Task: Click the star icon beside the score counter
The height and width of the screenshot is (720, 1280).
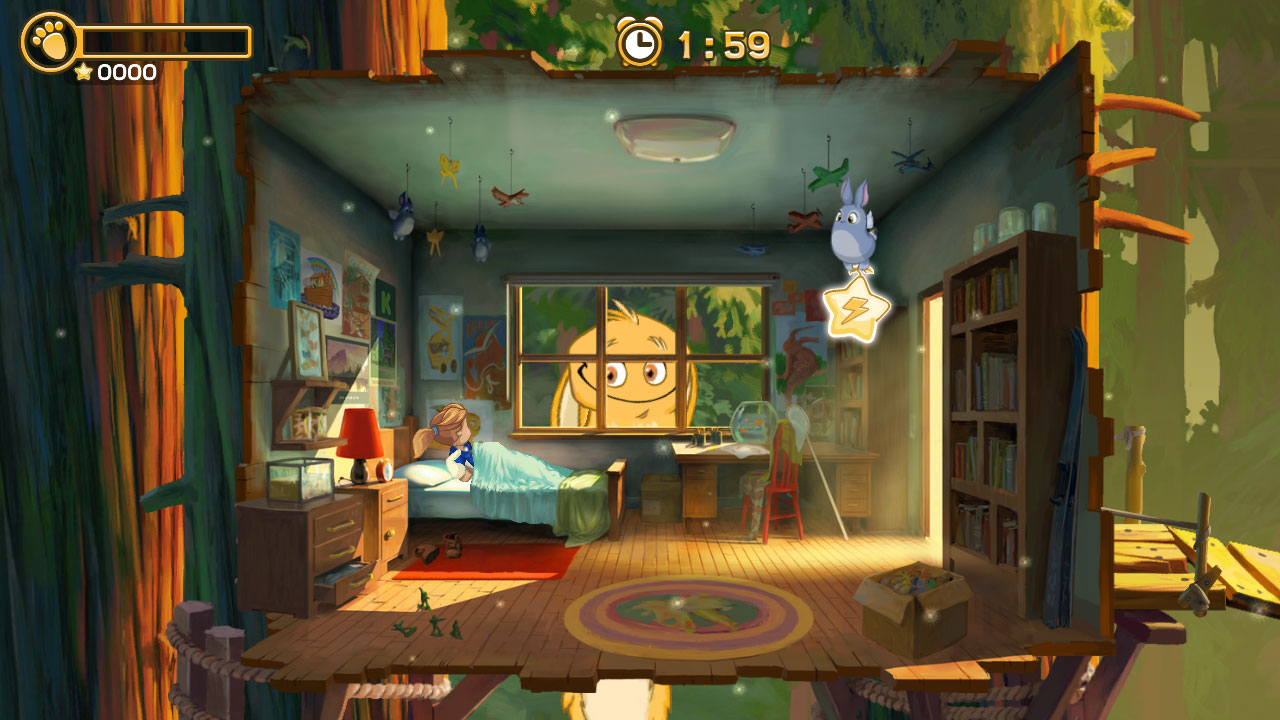Action: 84,71
